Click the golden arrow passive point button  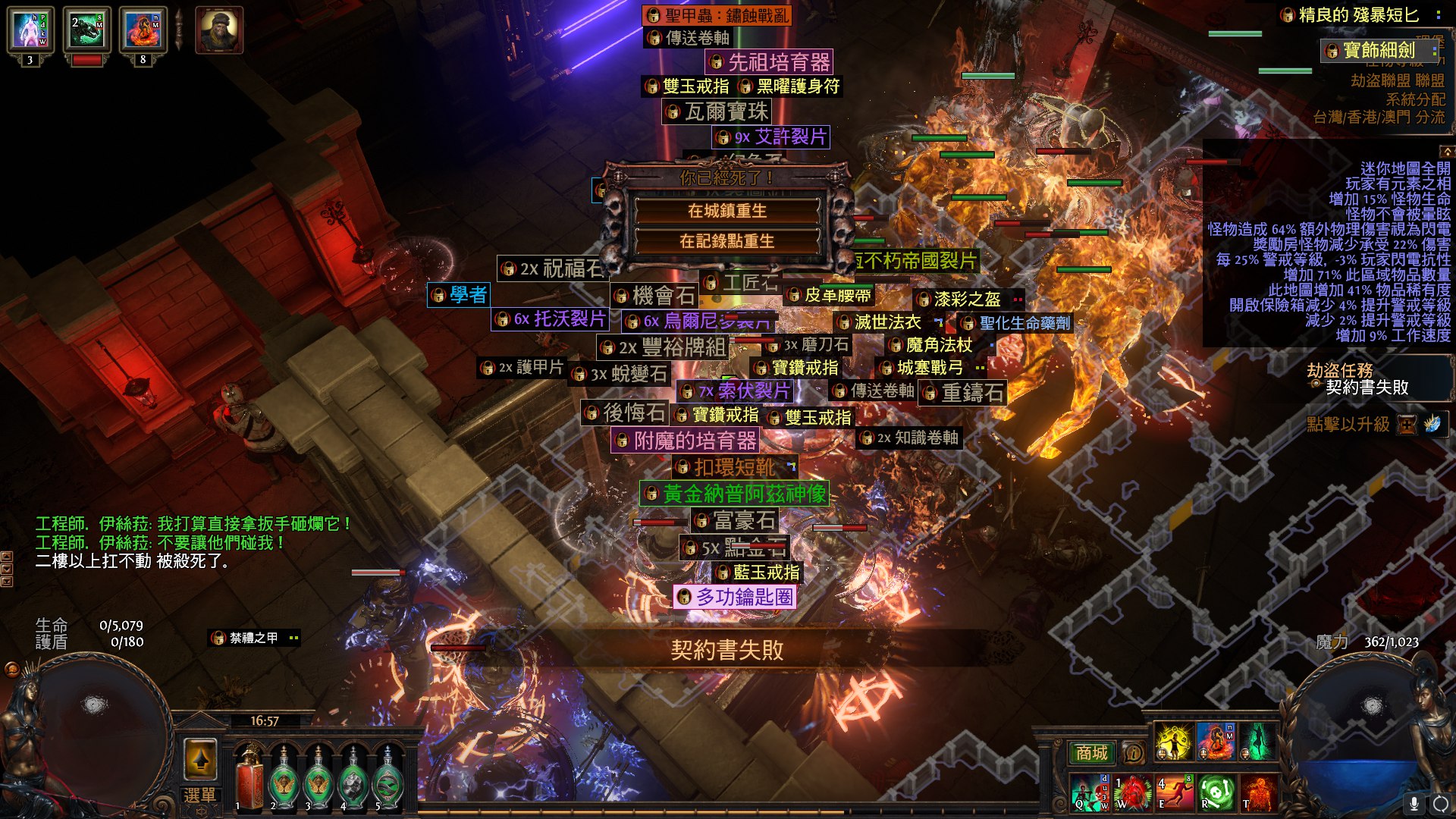pyautogui.click(x=200, y=758)
